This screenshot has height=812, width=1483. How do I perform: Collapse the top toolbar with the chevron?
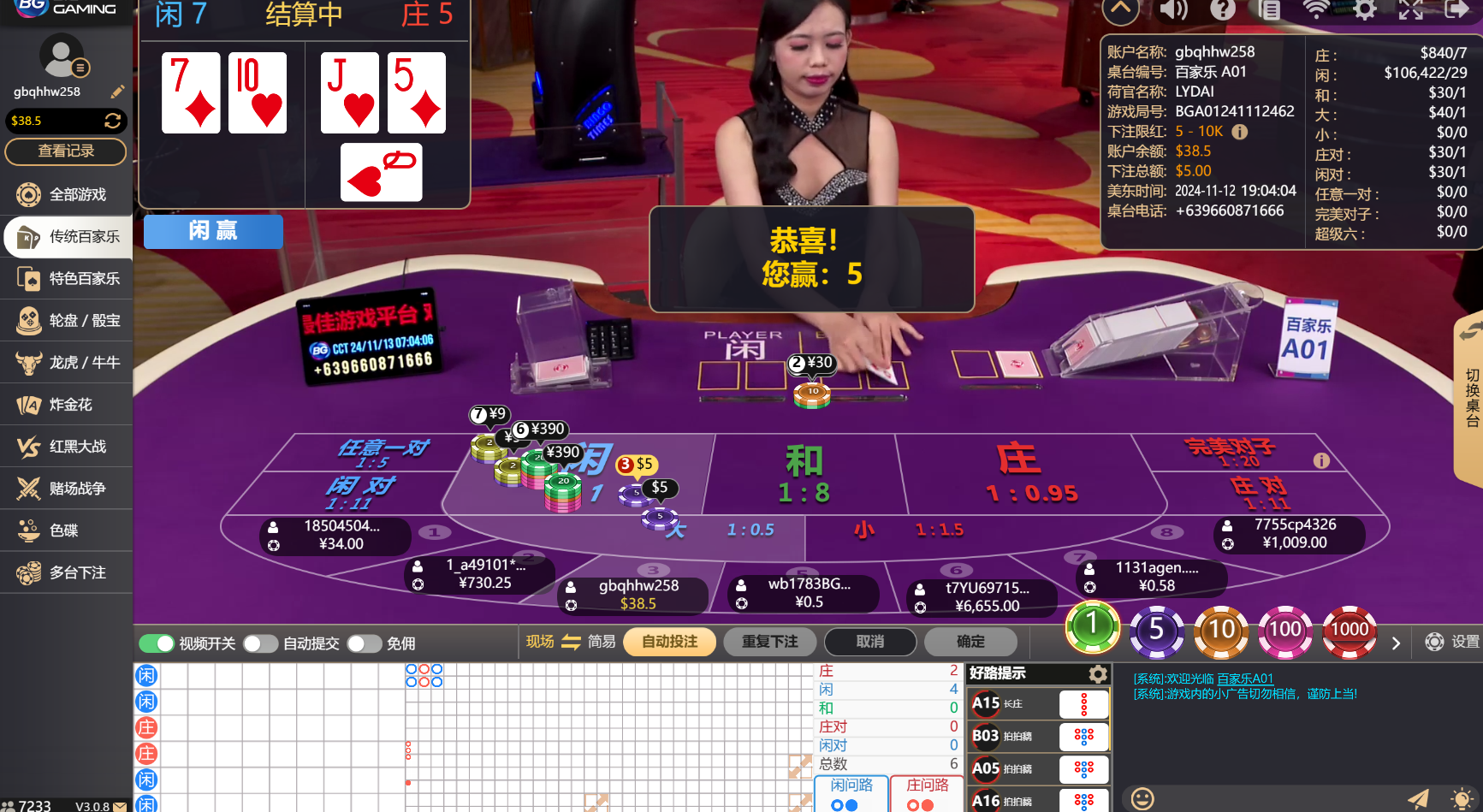tap(1121, 11)
